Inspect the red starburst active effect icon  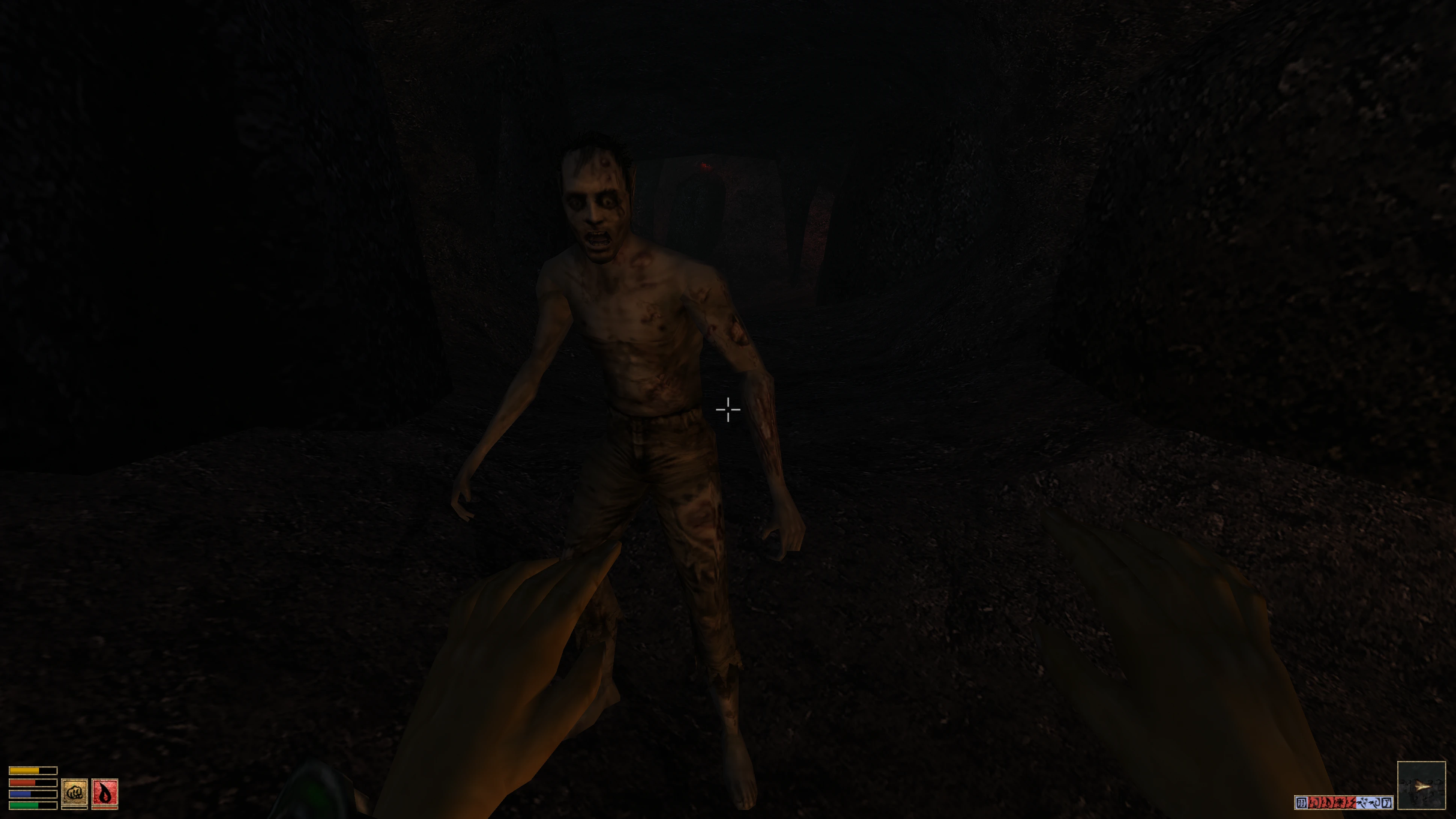(x=1338, y=802)
